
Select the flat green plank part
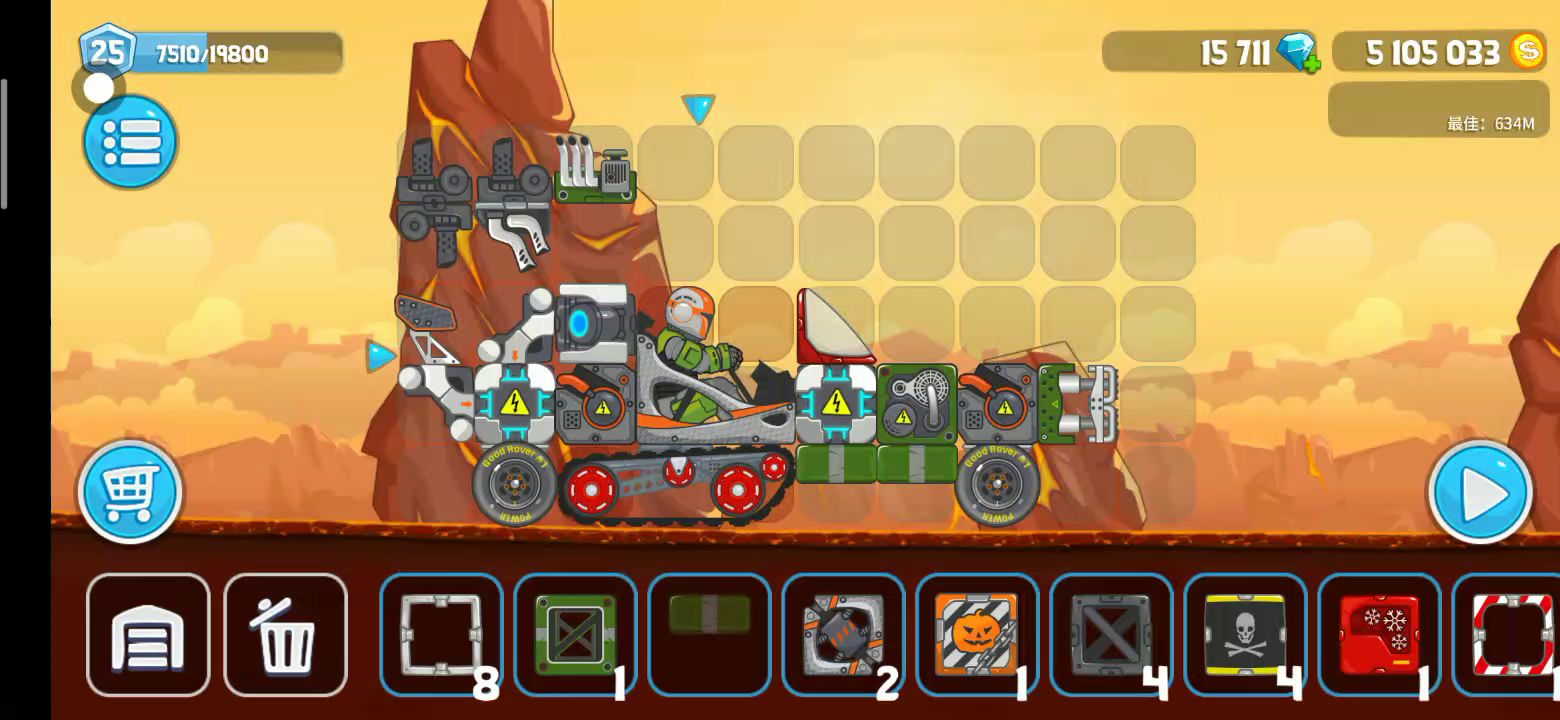coord(709,616)
